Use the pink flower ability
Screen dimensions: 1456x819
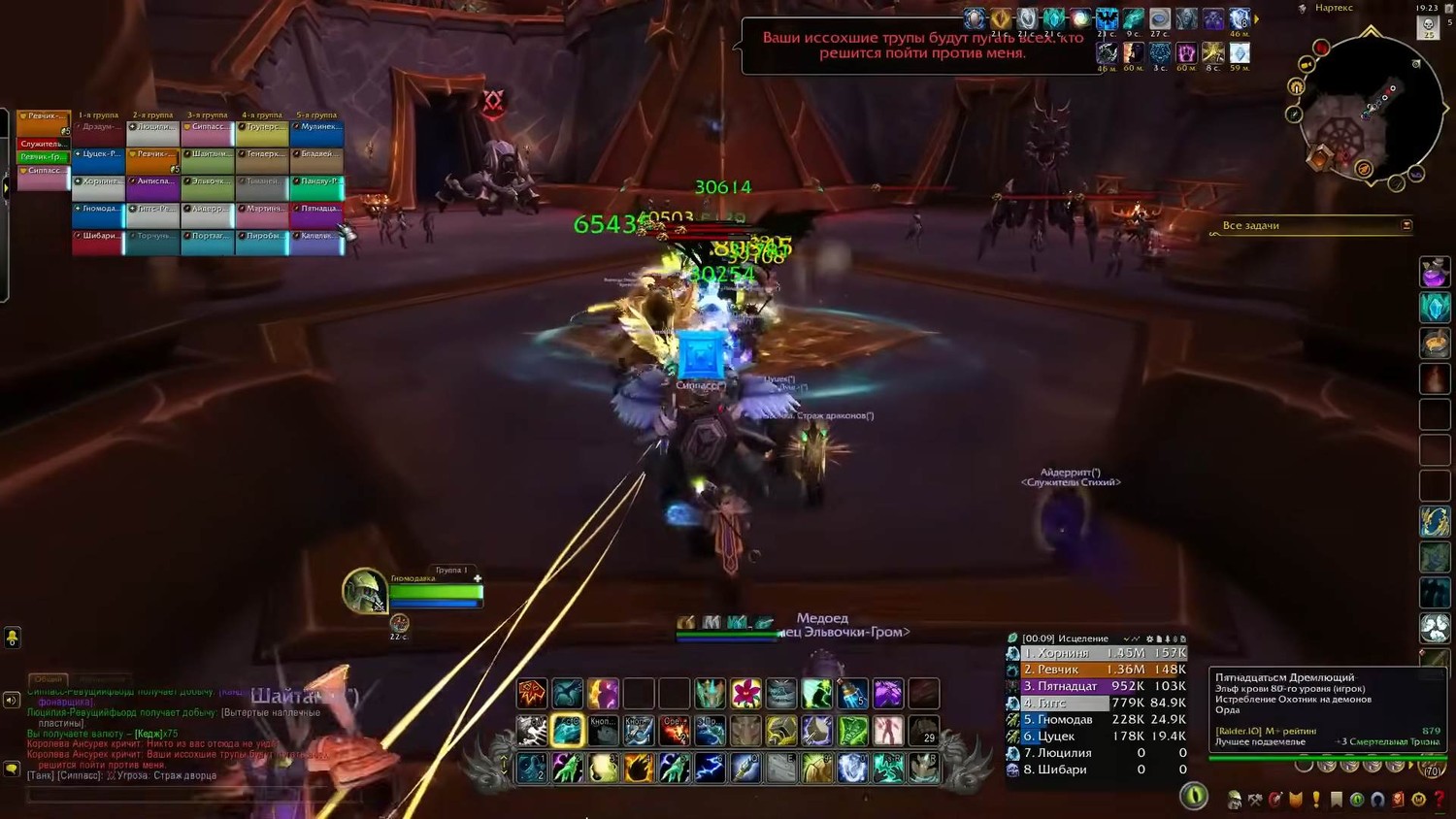pyautogui.click(x=745, y=694)
